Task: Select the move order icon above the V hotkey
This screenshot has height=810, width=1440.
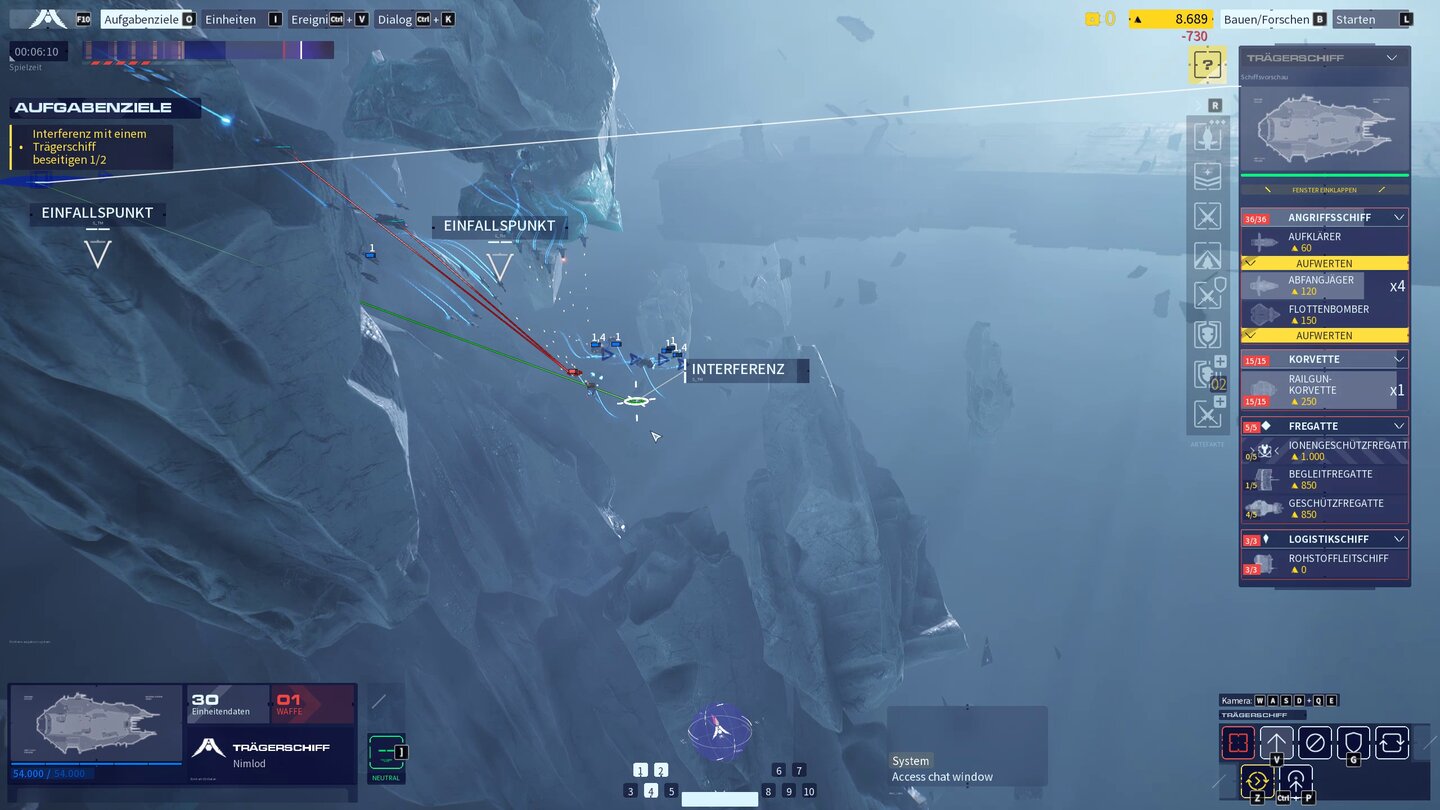Action: (1275, 742)
